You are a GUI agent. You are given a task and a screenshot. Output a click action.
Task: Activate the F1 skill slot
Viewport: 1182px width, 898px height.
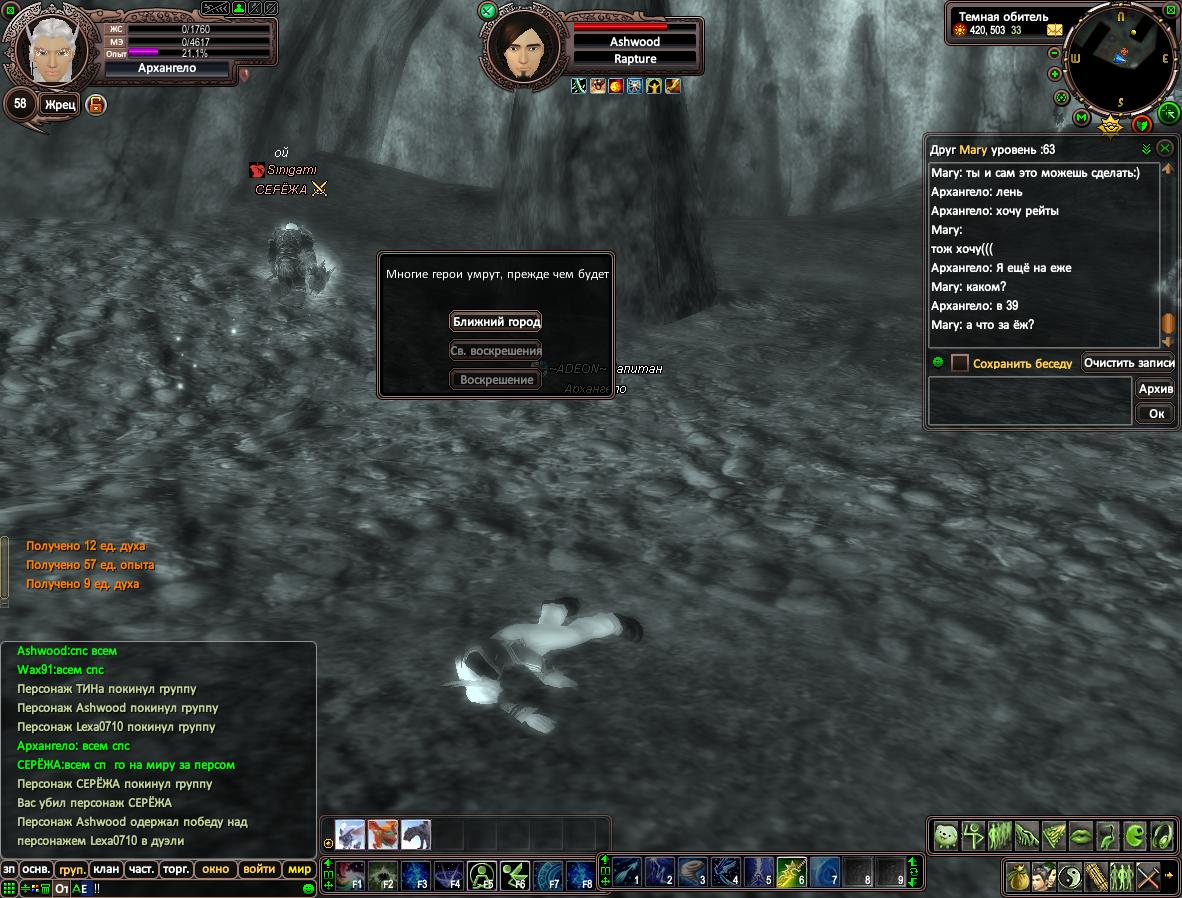351,876
